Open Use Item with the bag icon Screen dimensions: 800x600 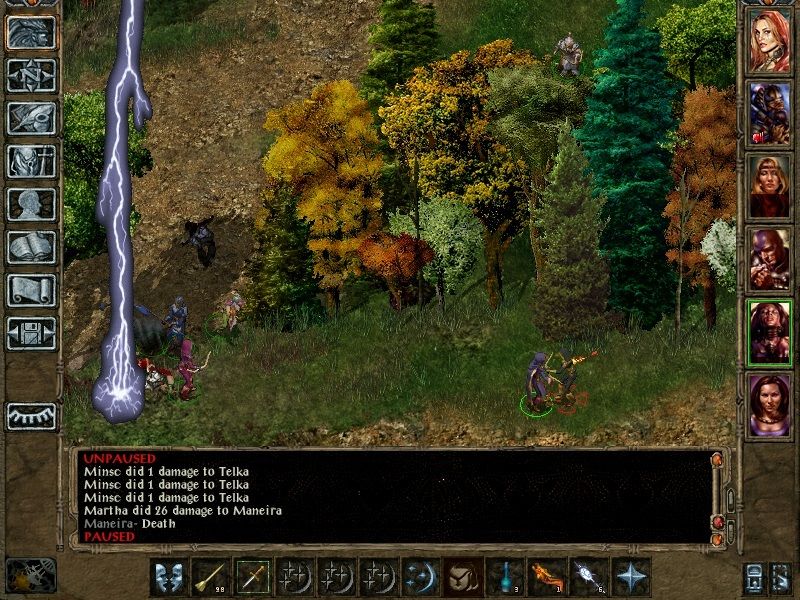(x=463, y=577)
